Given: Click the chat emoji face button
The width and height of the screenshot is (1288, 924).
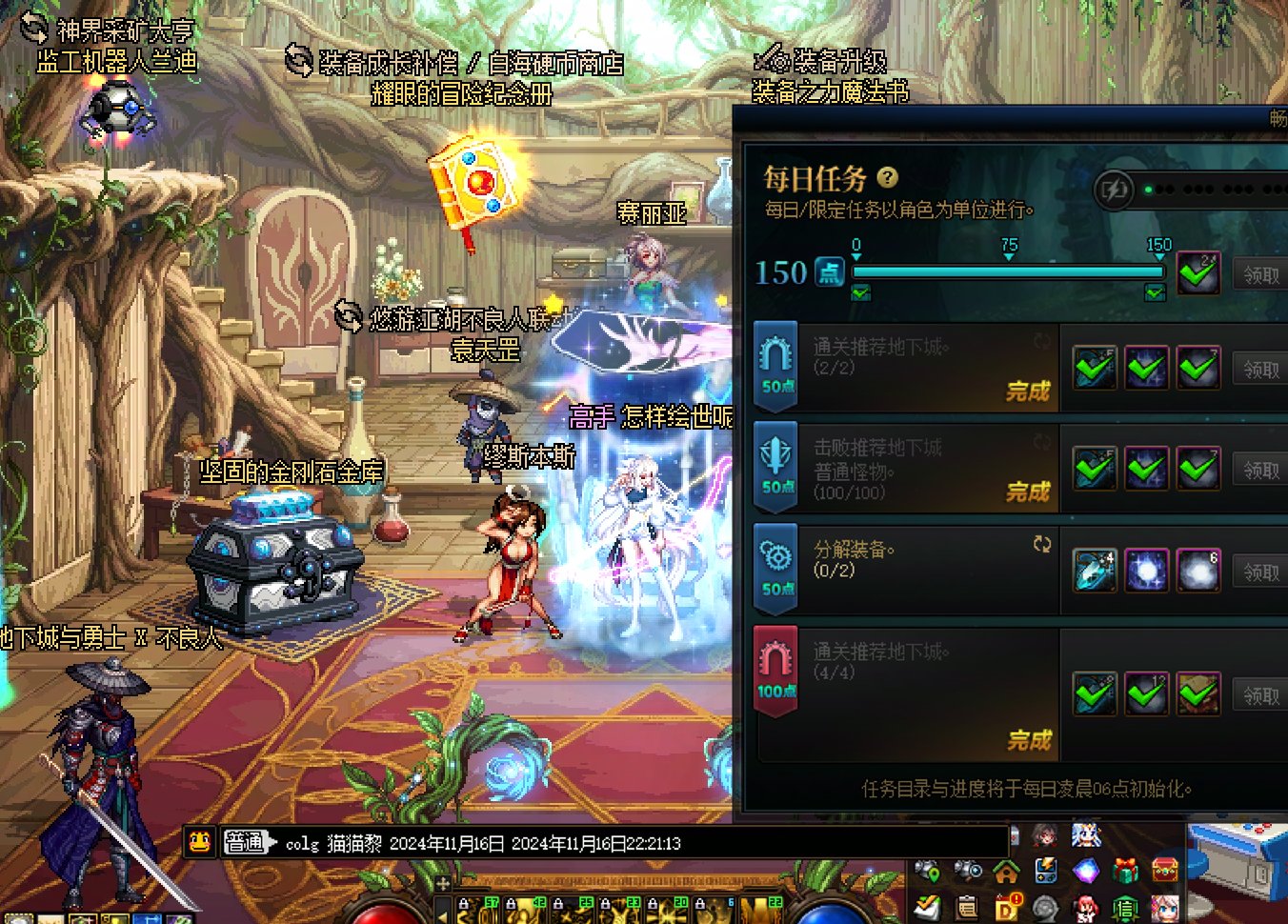Looking at the screenshot, I should (x=199, y=842).
